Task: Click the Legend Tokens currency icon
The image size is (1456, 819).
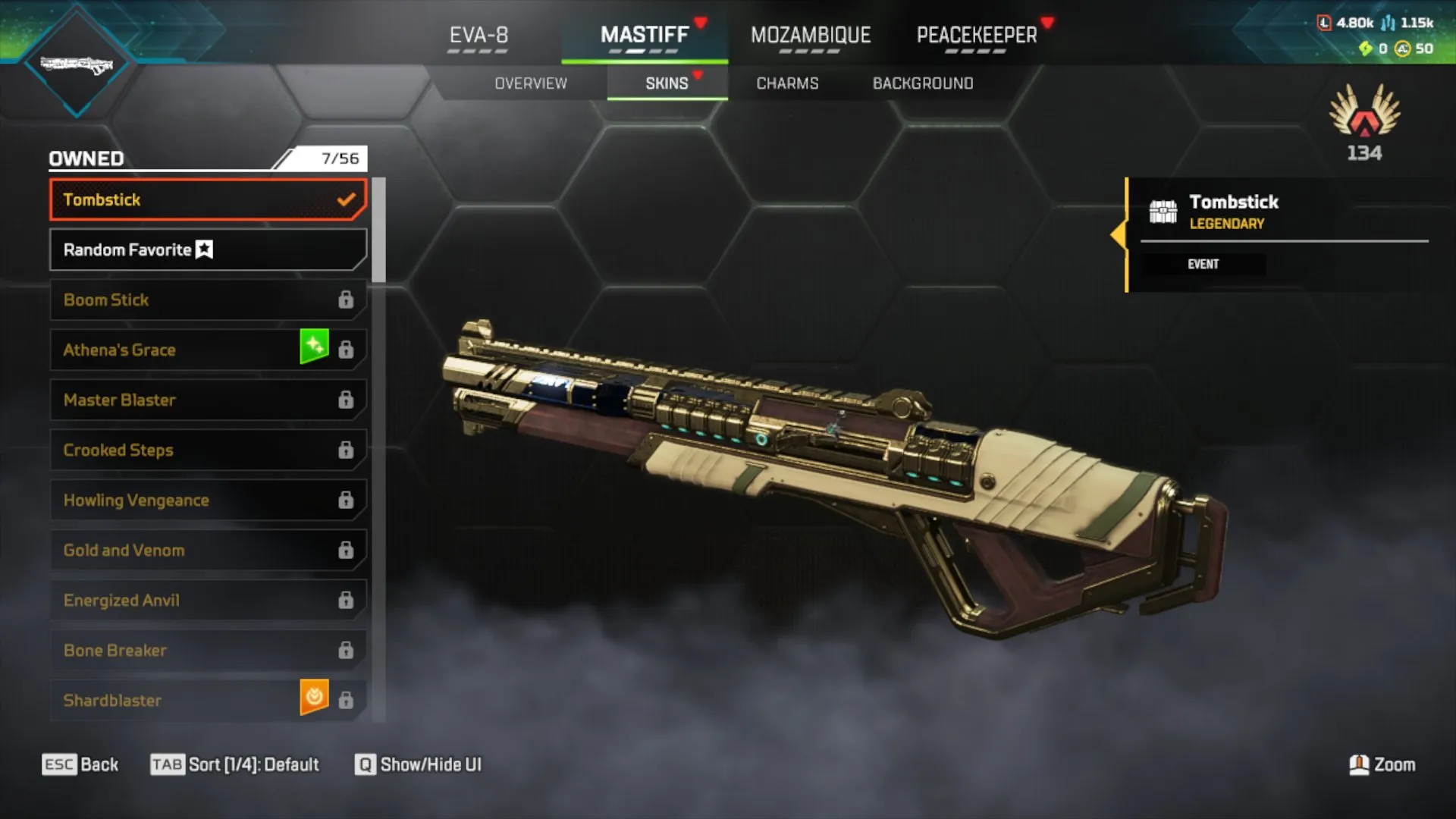Action: coord(1324,23)
